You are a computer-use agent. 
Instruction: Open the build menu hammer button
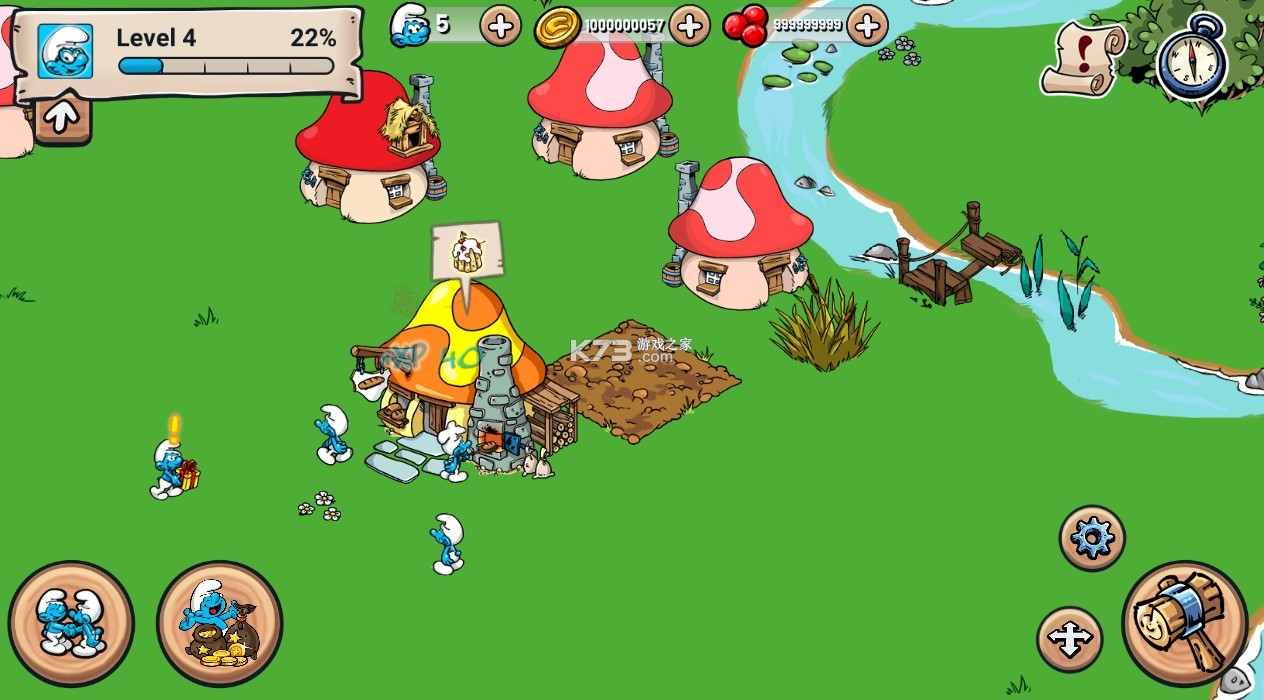pos(1186,623)
